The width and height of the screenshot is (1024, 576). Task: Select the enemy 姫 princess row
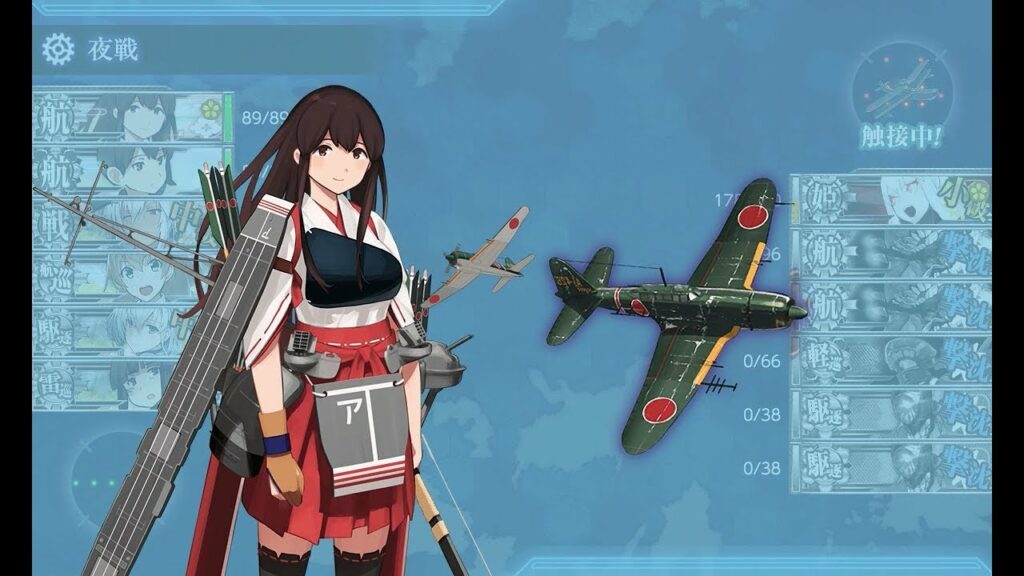coord(889,199)
